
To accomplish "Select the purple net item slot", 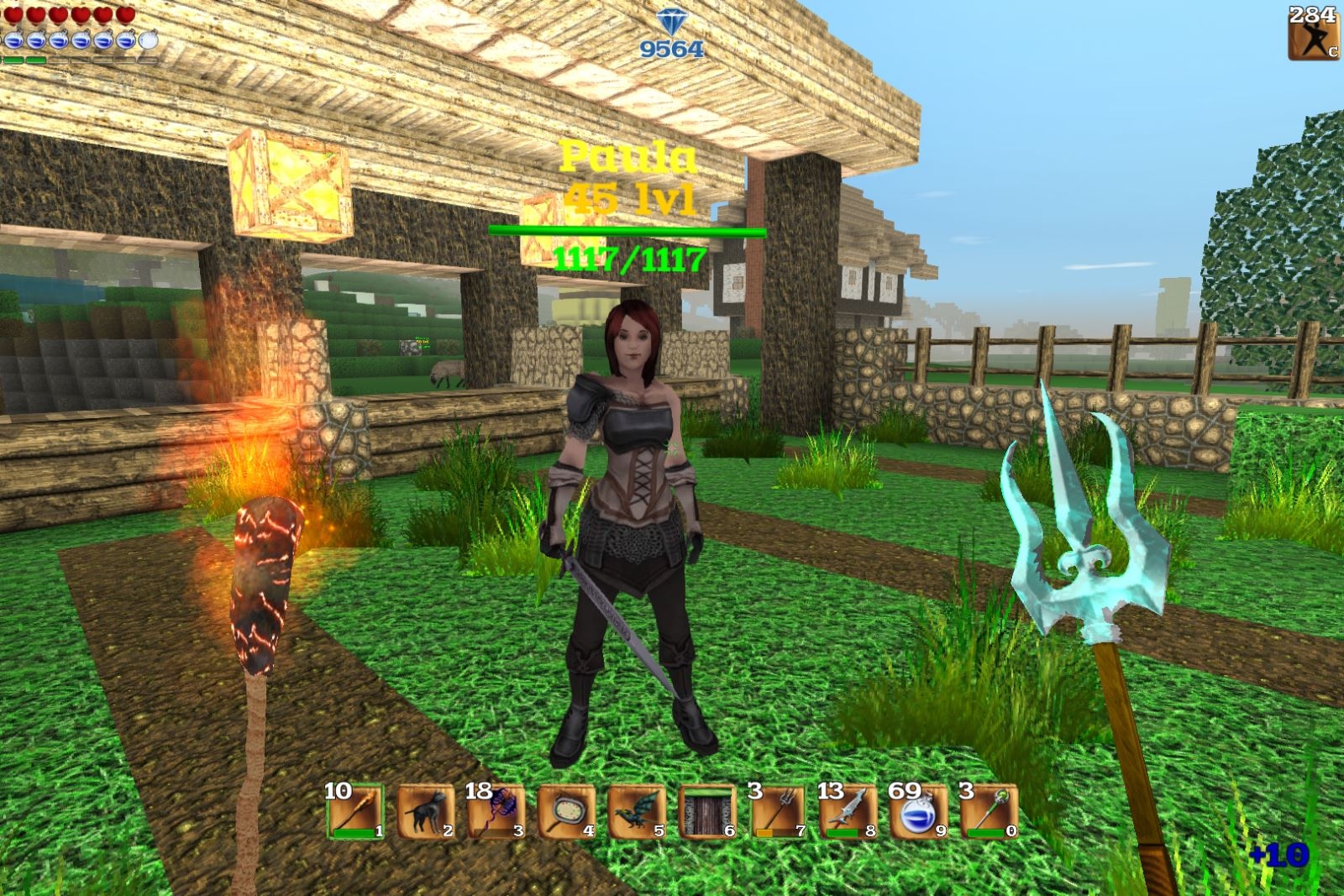I will (x=496, y=812).
